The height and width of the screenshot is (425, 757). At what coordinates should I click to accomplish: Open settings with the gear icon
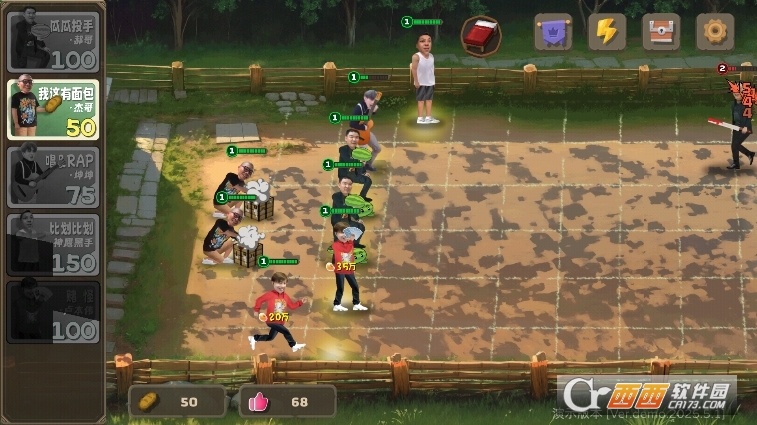714,32
